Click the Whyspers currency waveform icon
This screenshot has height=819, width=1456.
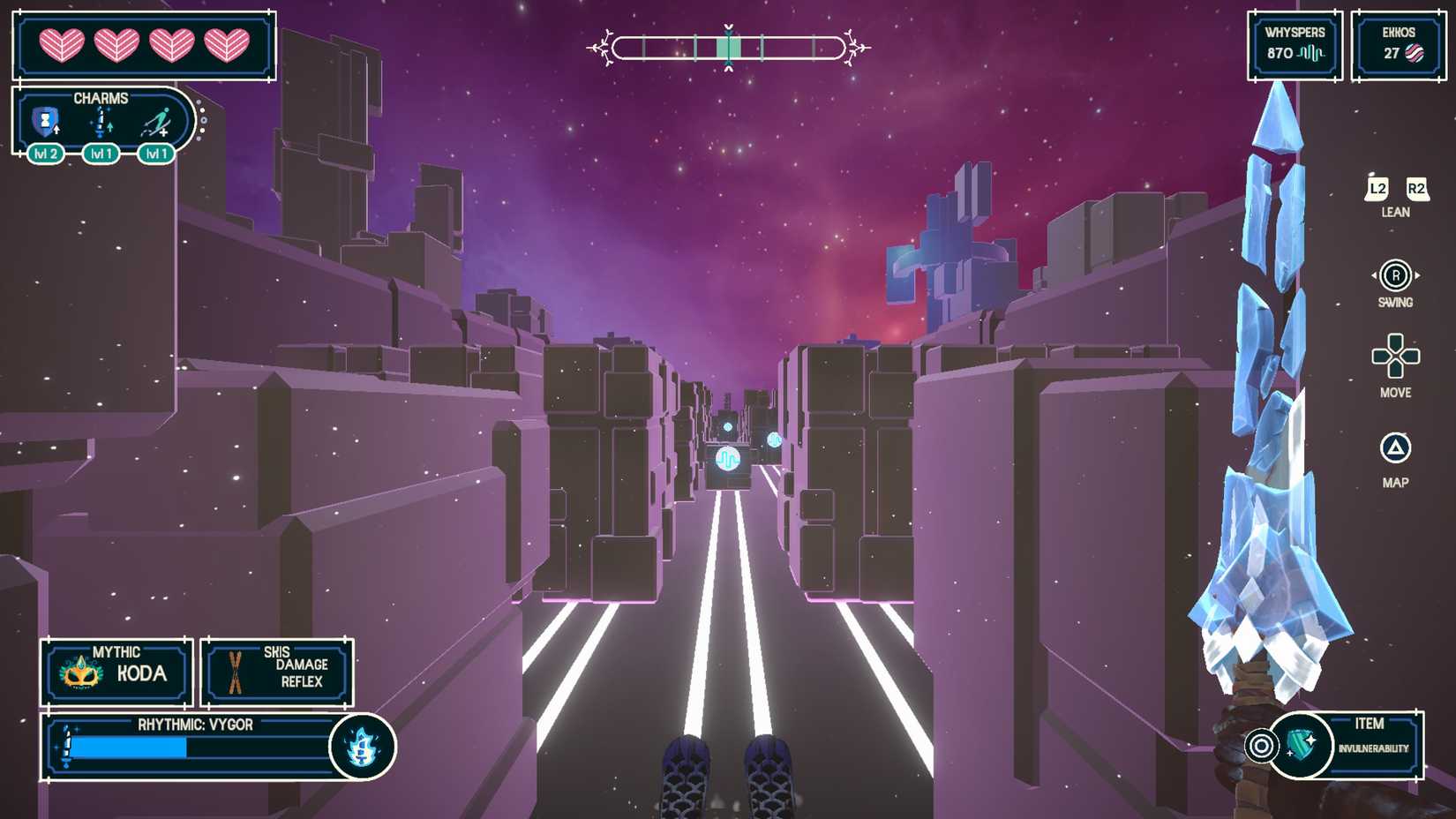pos(1309,52)
